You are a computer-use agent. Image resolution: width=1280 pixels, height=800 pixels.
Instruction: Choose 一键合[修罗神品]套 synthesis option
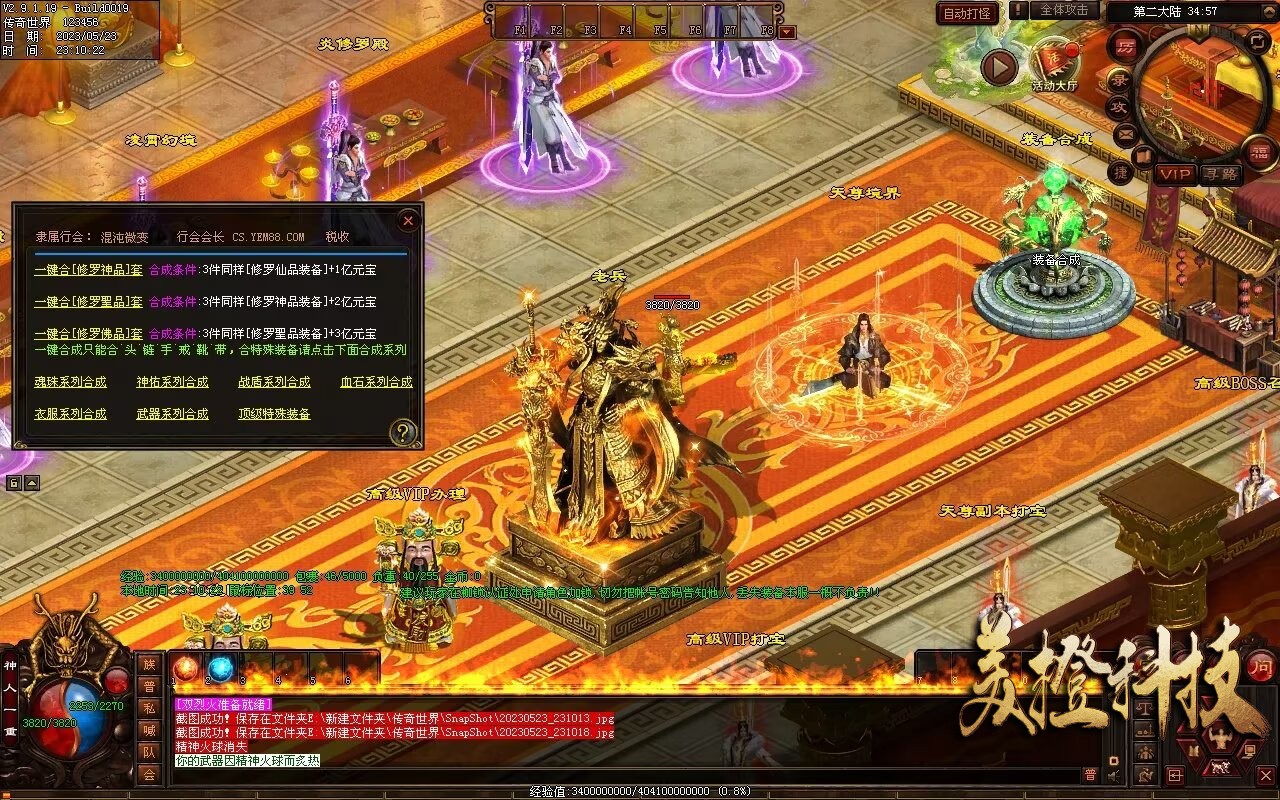(x=88, y=269)
